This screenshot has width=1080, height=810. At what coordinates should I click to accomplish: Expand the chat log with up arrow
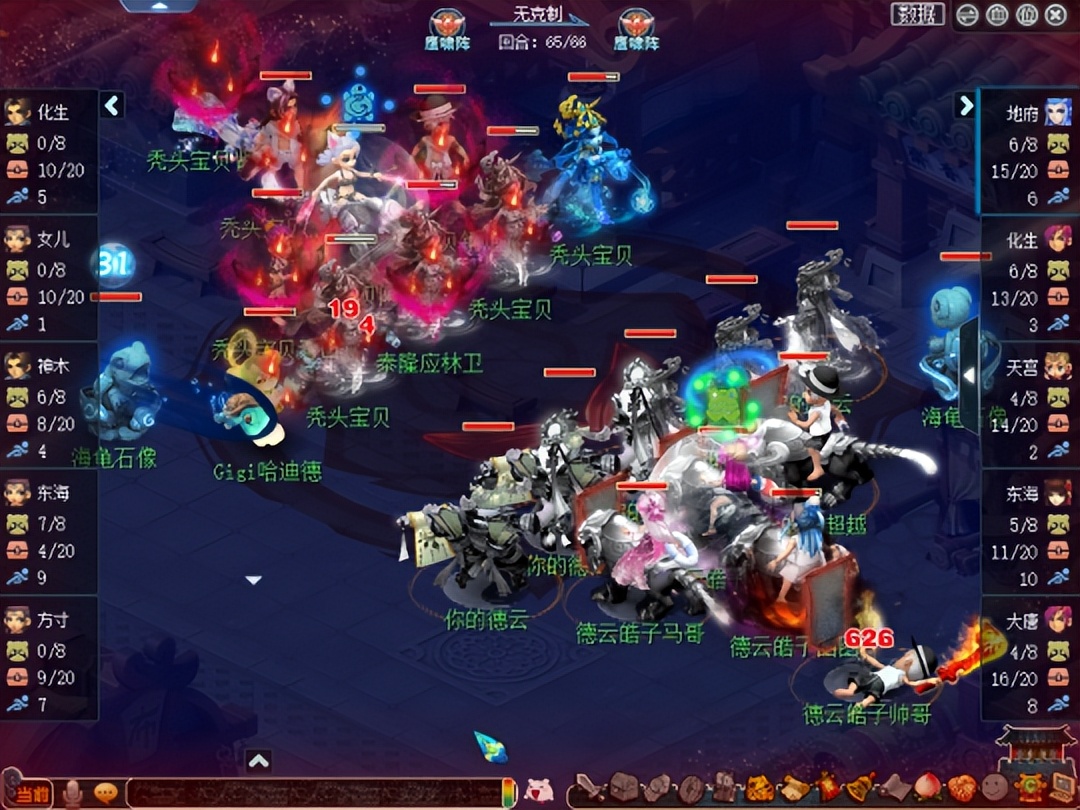coord(258,761)
